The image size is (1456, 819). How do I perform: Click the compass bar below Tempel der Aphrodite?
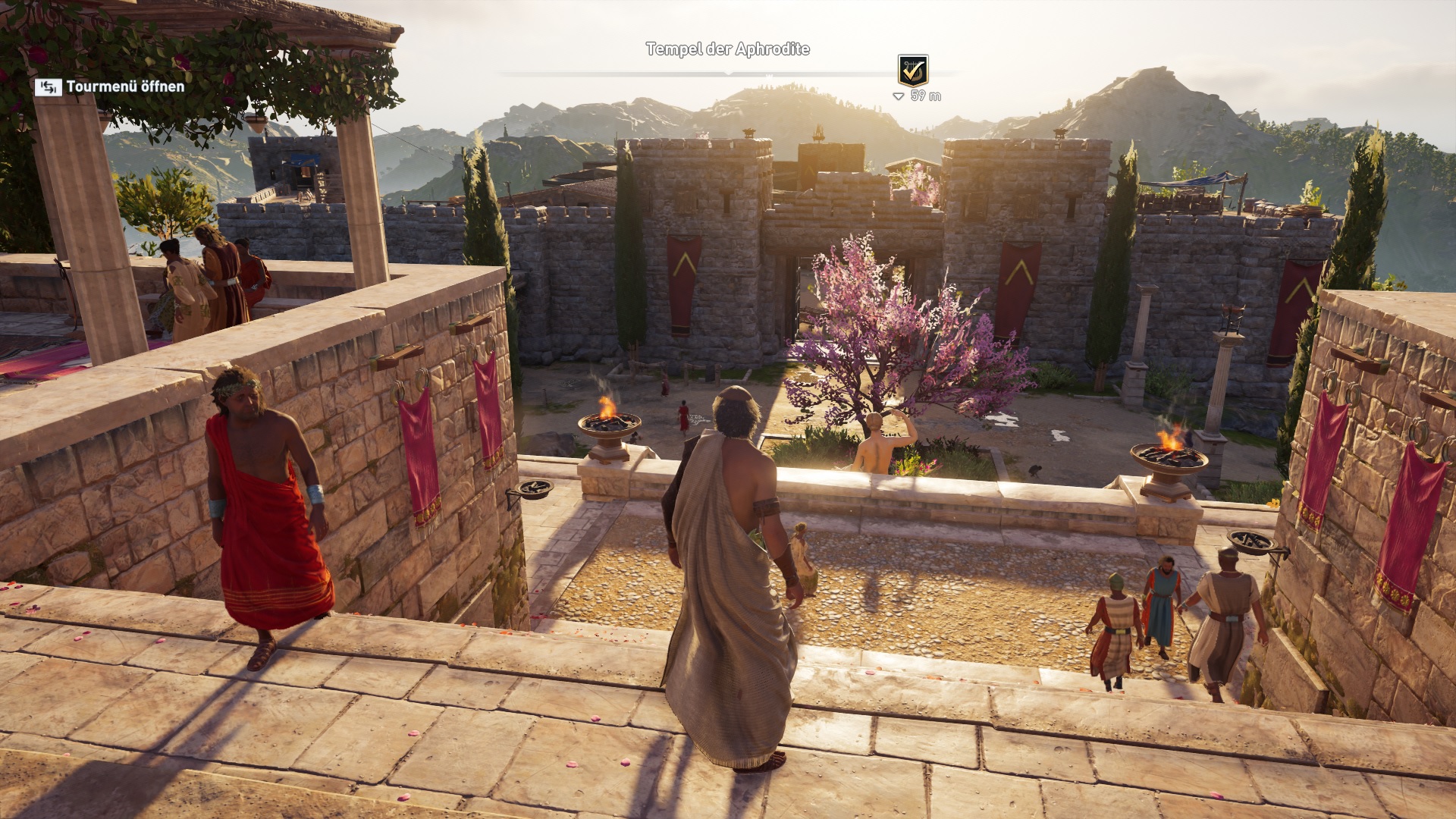(x=728, y=74)
